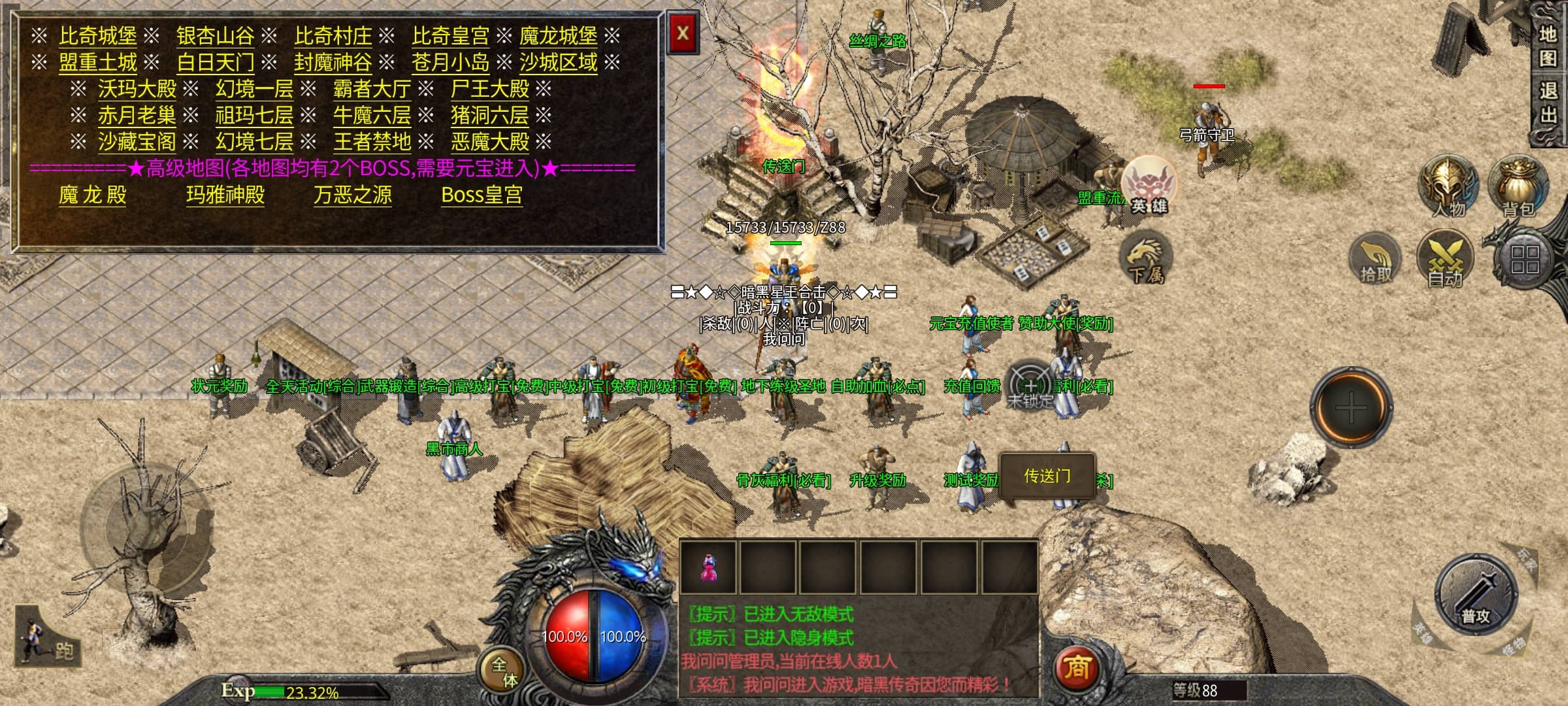This screenshot has width=1568, height=706.
Task: Travel to 沃玛大殿
Action: pyautogui.click(x=137, y=89)
